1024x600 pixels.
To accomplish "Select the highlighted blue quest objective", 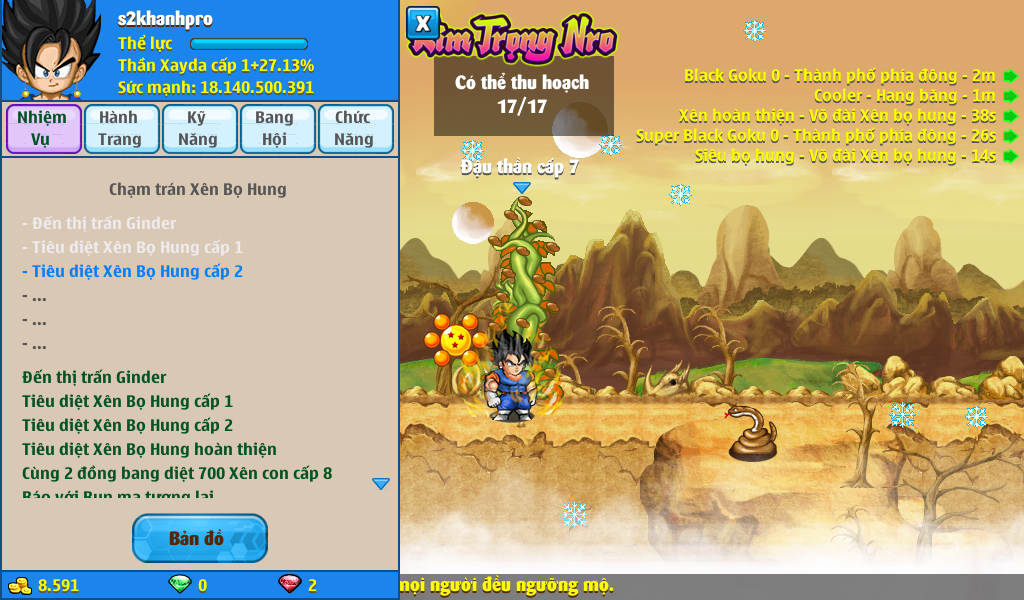I will pos(132,271).
